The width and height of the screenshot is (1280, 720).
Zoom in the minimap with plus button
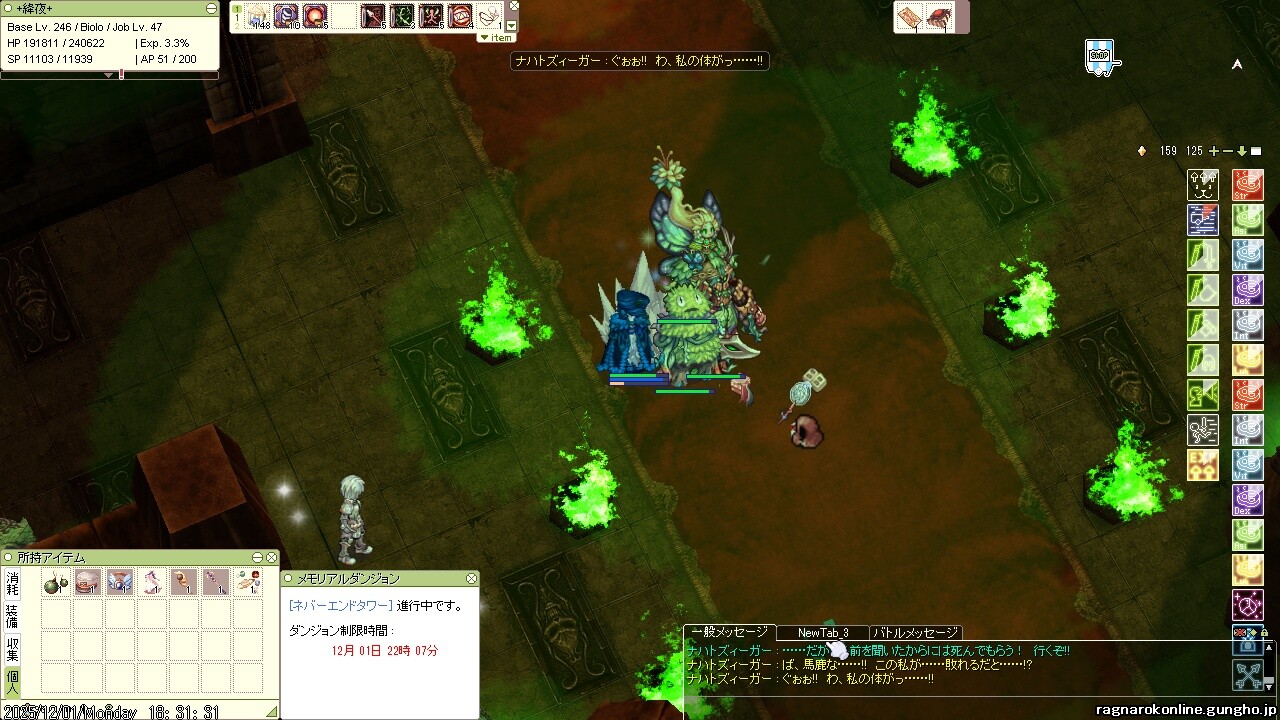tap(1214, 151)
